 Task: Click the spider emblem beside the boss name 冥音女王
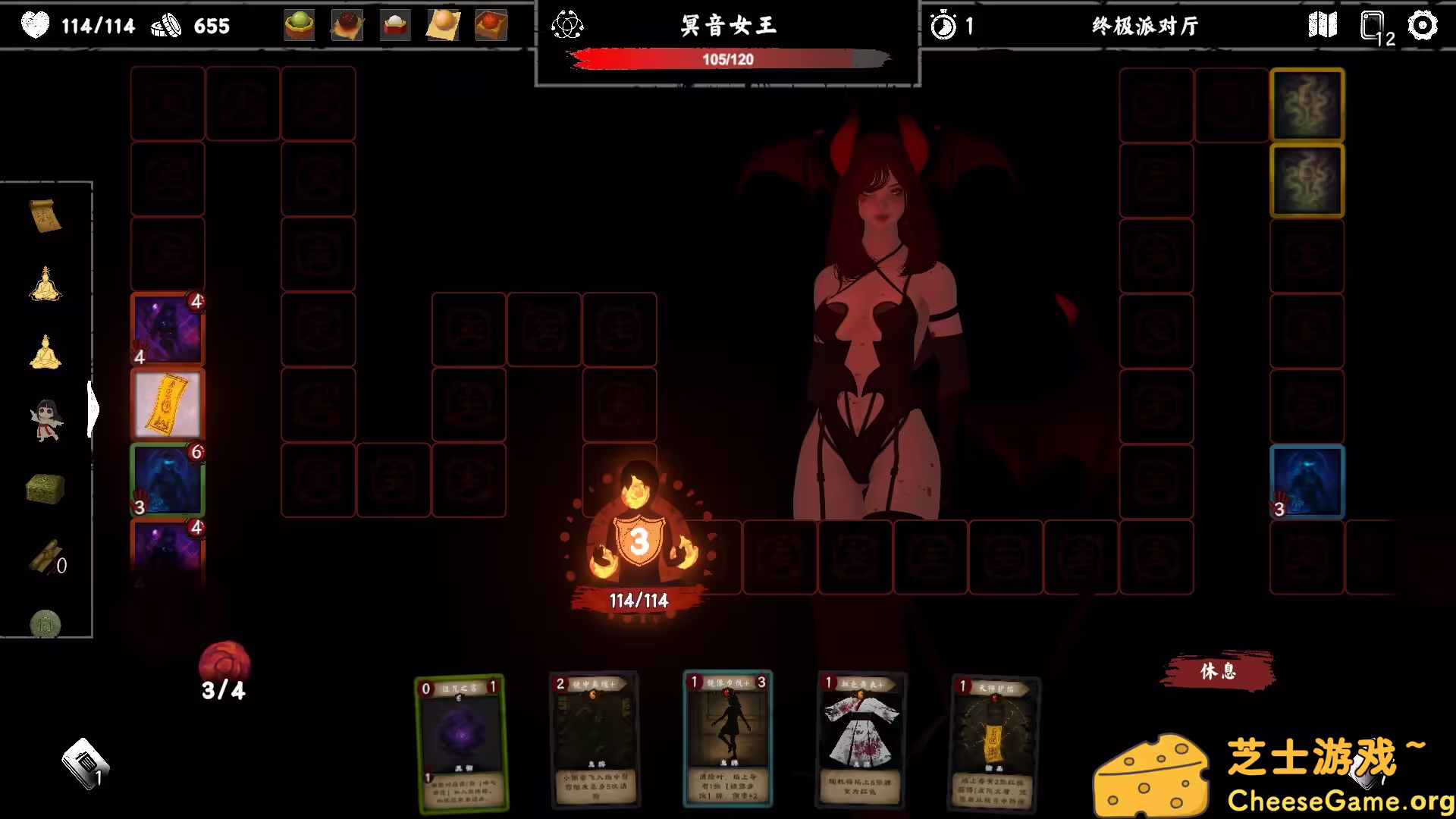click(566, 24)
